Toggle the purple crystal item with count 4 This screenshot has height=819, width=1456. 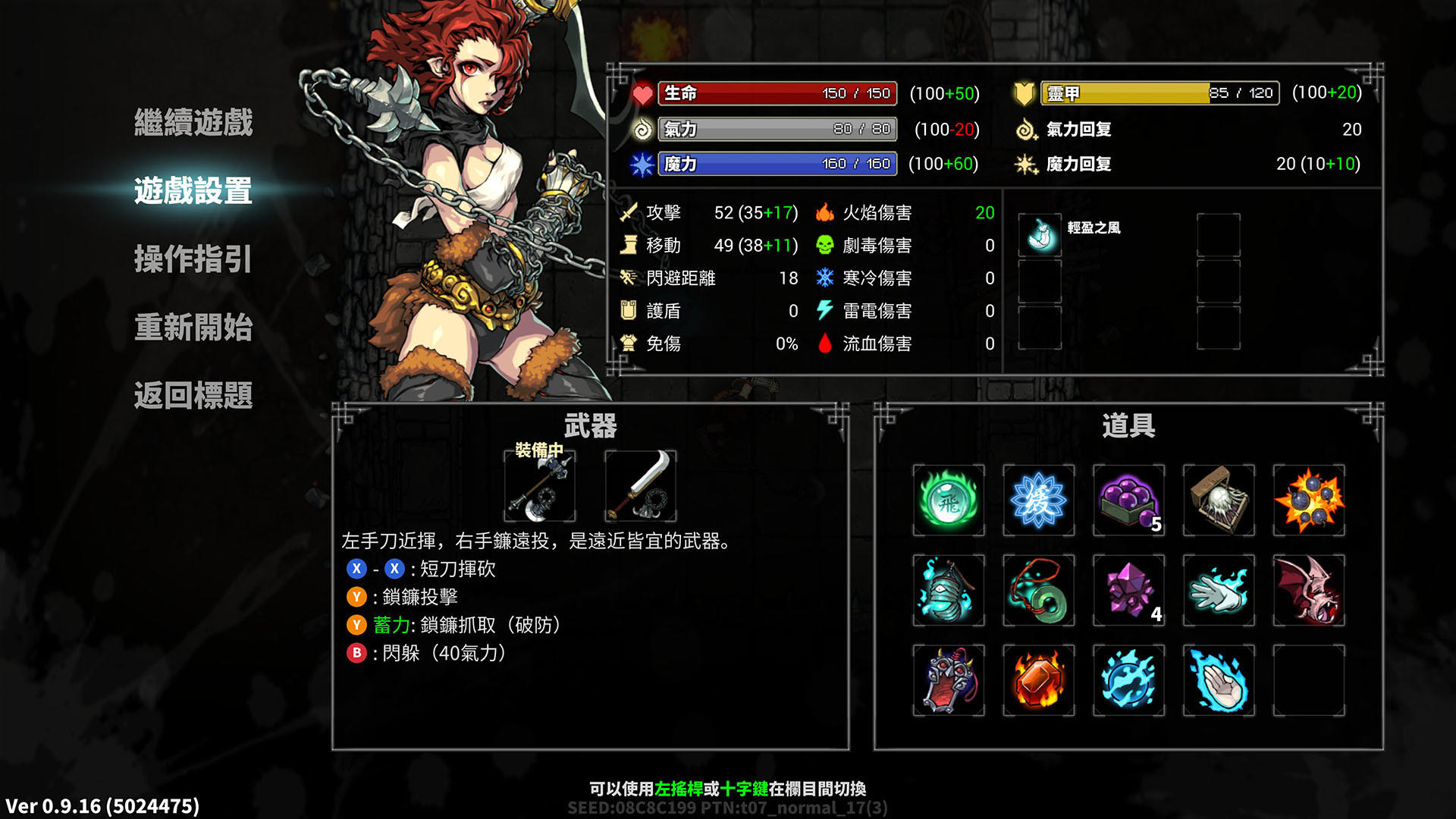pyautogui.click(x=1129, y=590)
